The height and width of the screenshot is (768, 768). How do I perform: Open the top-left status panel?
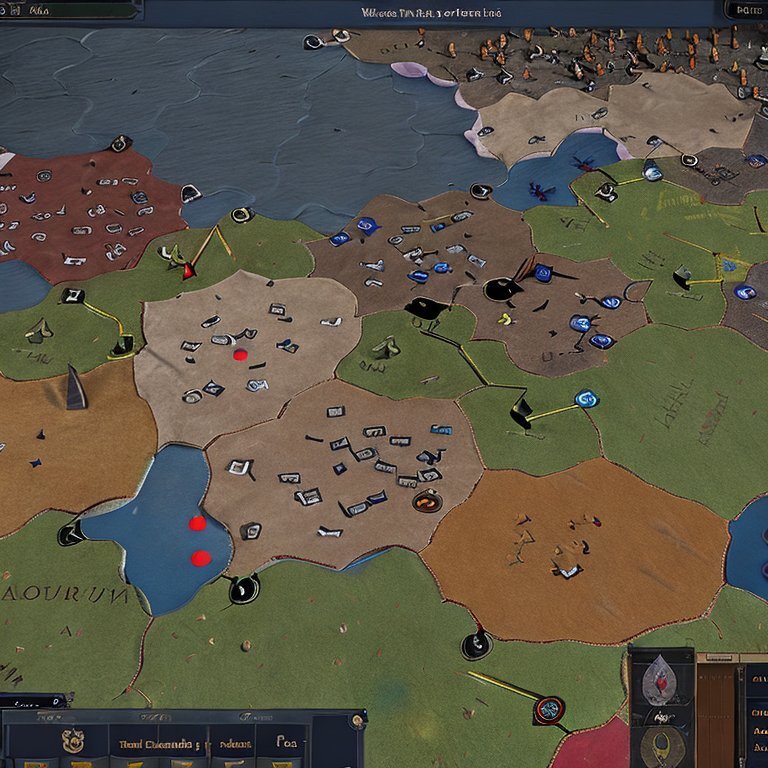tap(70, 10)
